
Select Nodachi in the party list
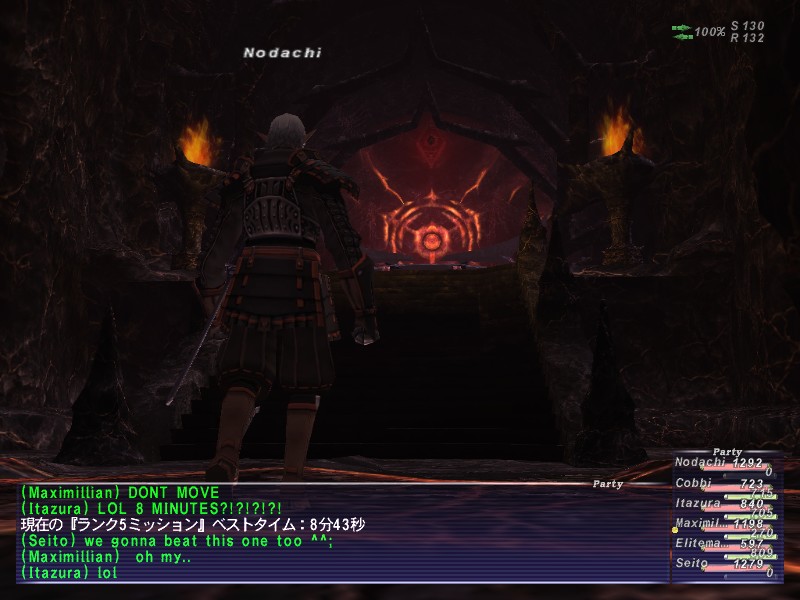700,462
